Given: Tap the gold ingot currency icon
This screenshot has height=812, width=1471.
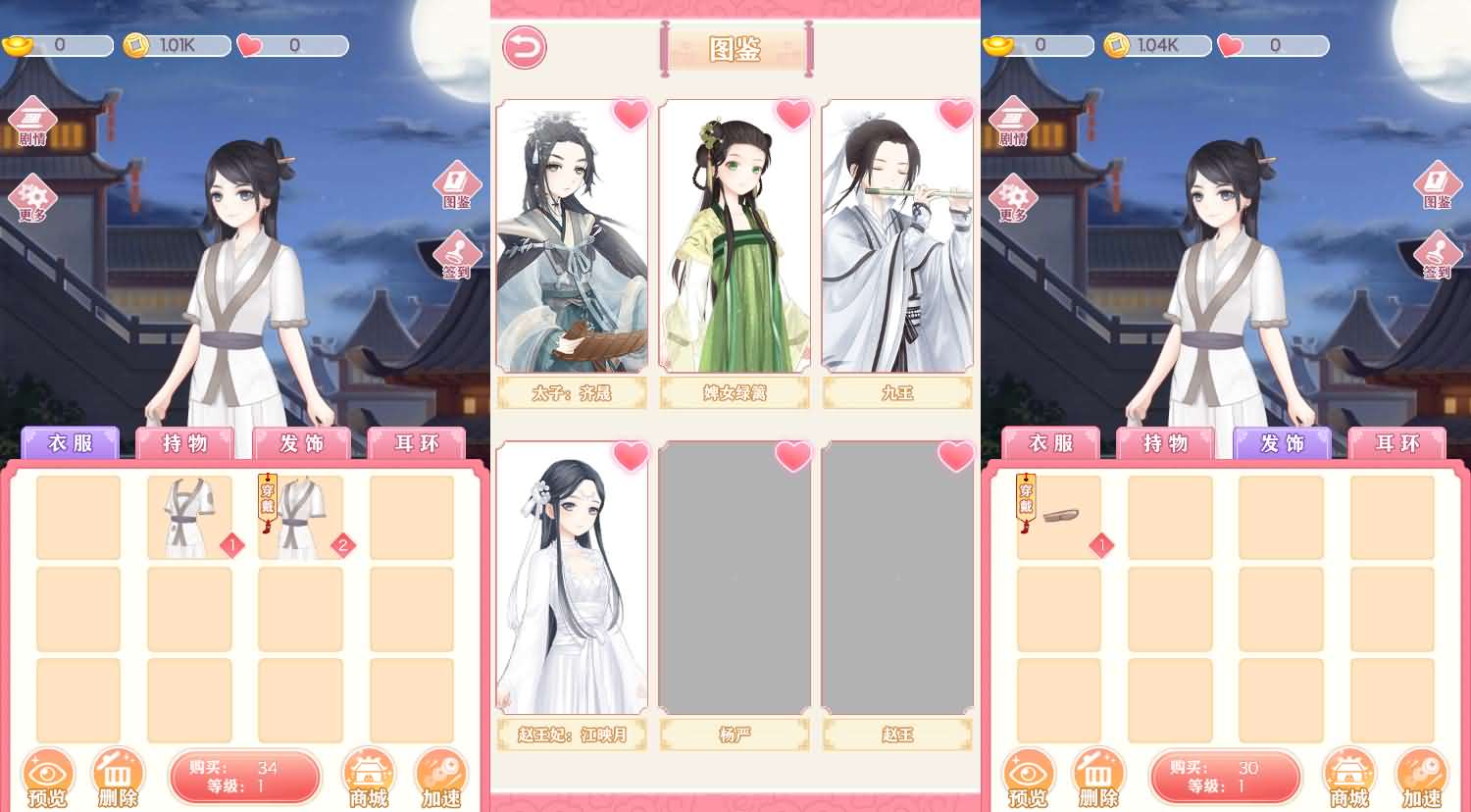Looking at the screenshot, I should pyautogui.click(x=20, y=42).
